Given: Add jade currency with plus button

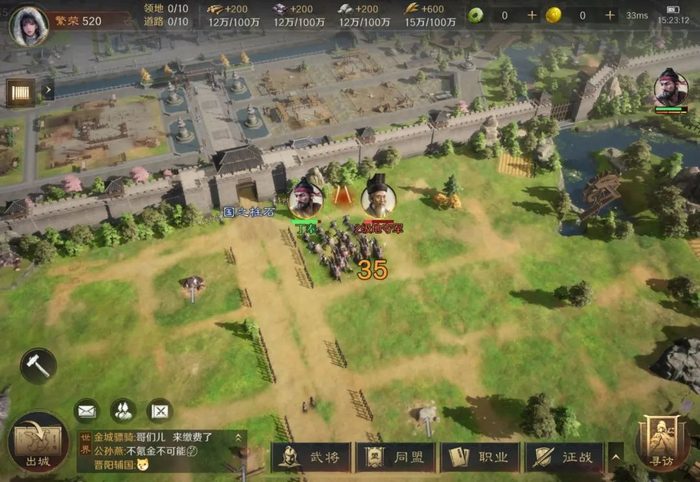Looking at the screenshot, I should 532,15.
